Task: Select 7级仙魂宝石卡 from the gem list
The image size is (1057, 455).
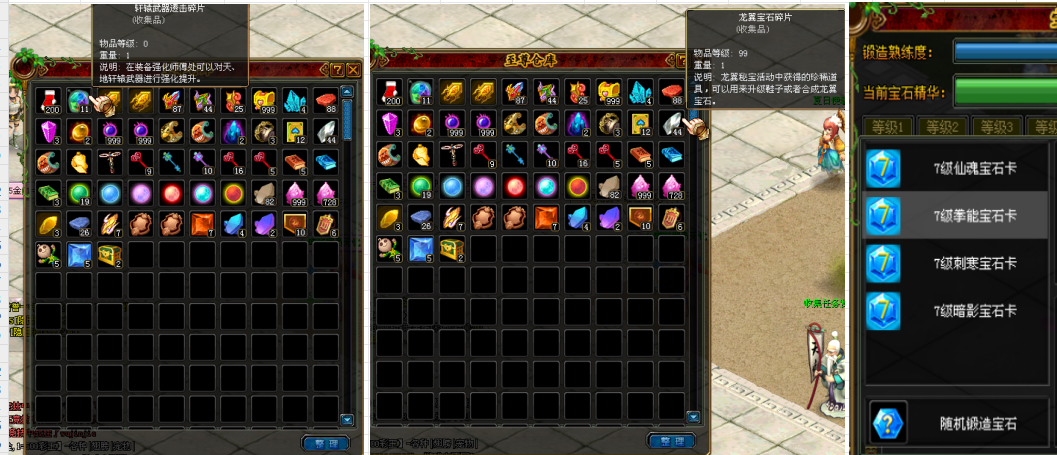Action: coord(953,167)
